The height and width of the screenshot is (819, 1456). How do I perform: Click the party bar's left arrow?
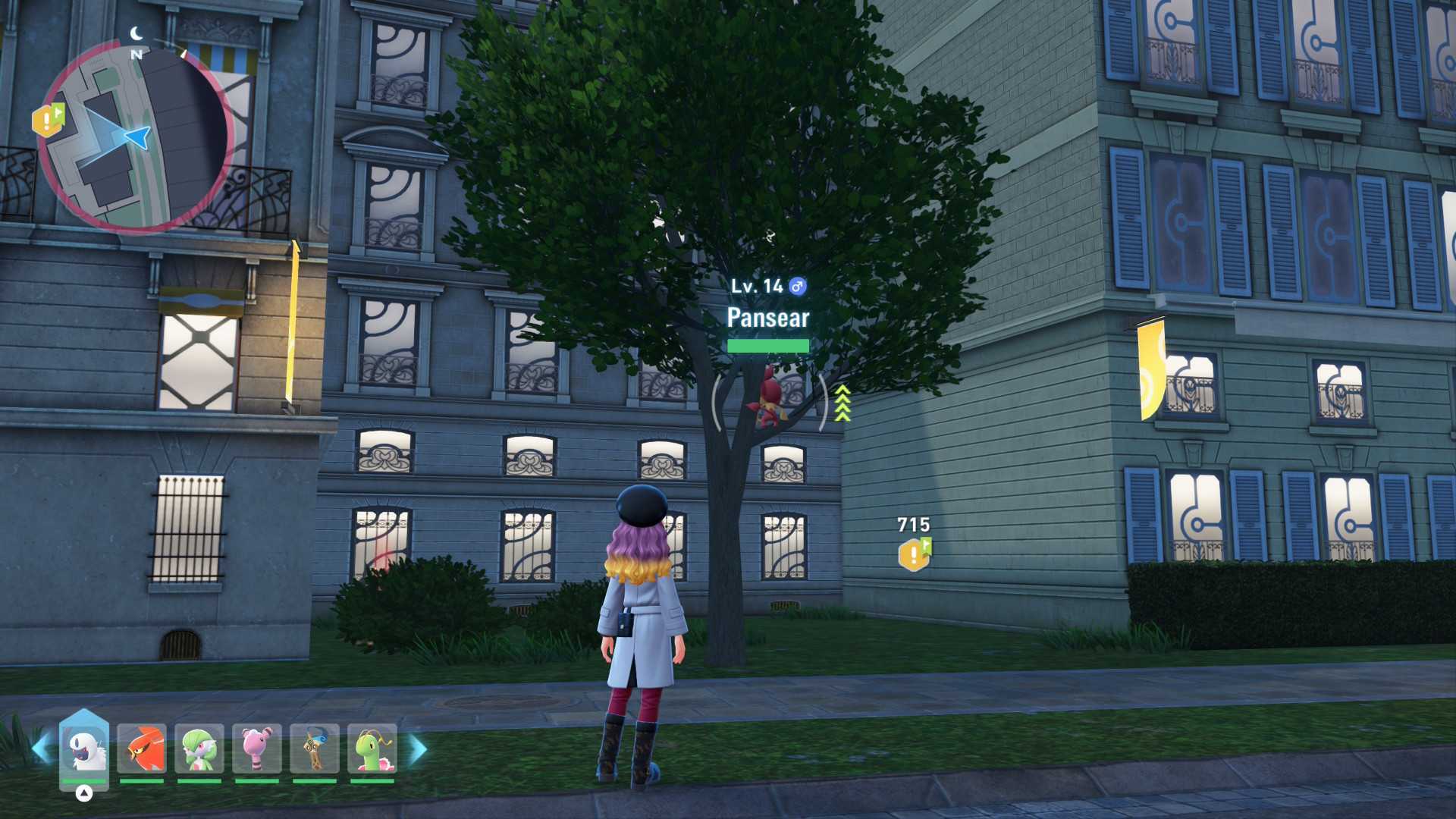tap(40, 748)
